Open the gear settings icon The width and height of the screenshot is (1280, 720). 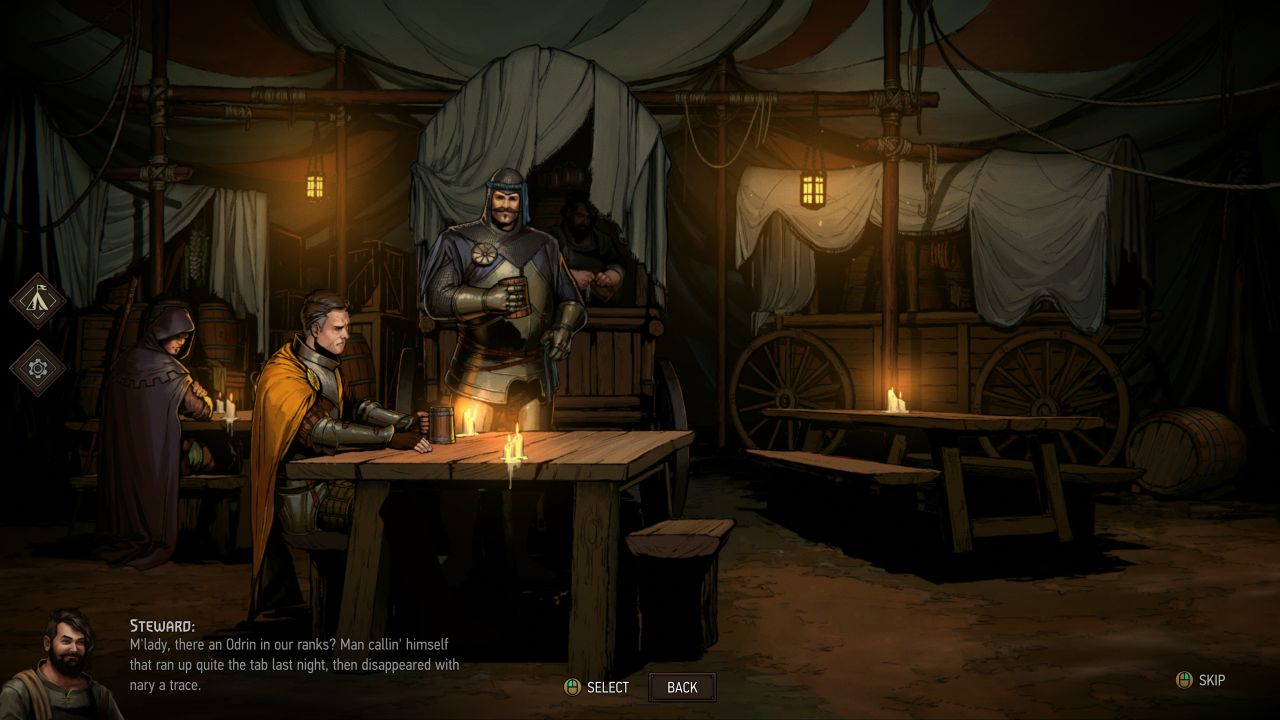click(38, 368)
